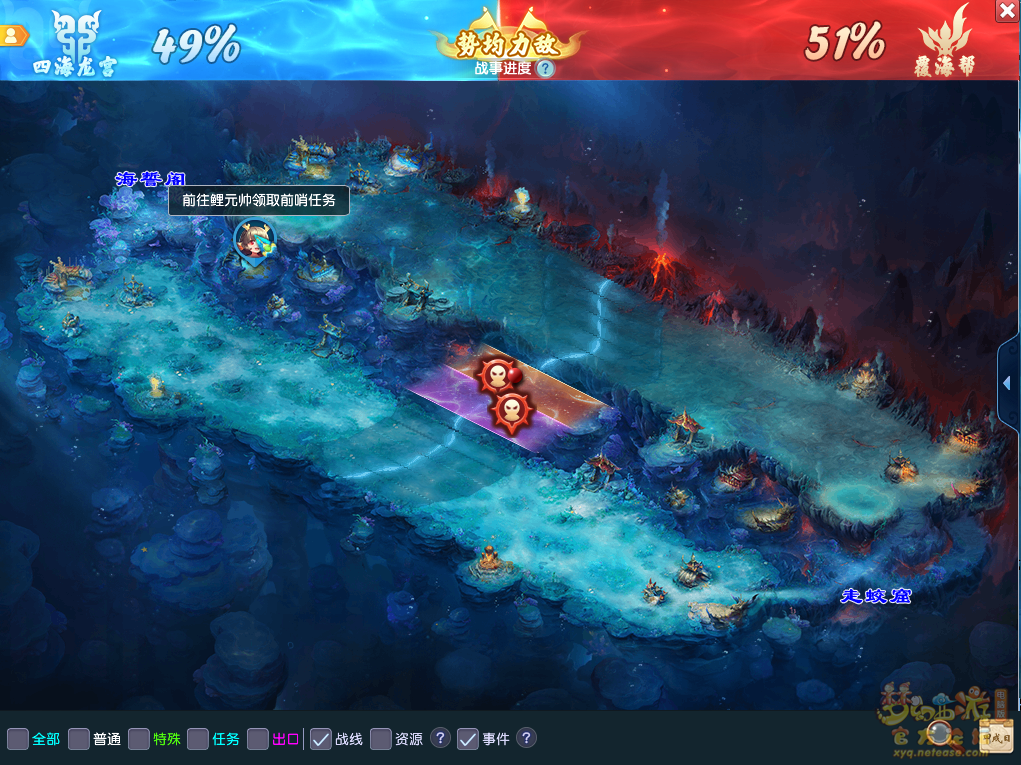Show the 战事进度 help tooltip
Image resolution: width=1021 pixels, height=765 pixels.
[x=545, y=68]
